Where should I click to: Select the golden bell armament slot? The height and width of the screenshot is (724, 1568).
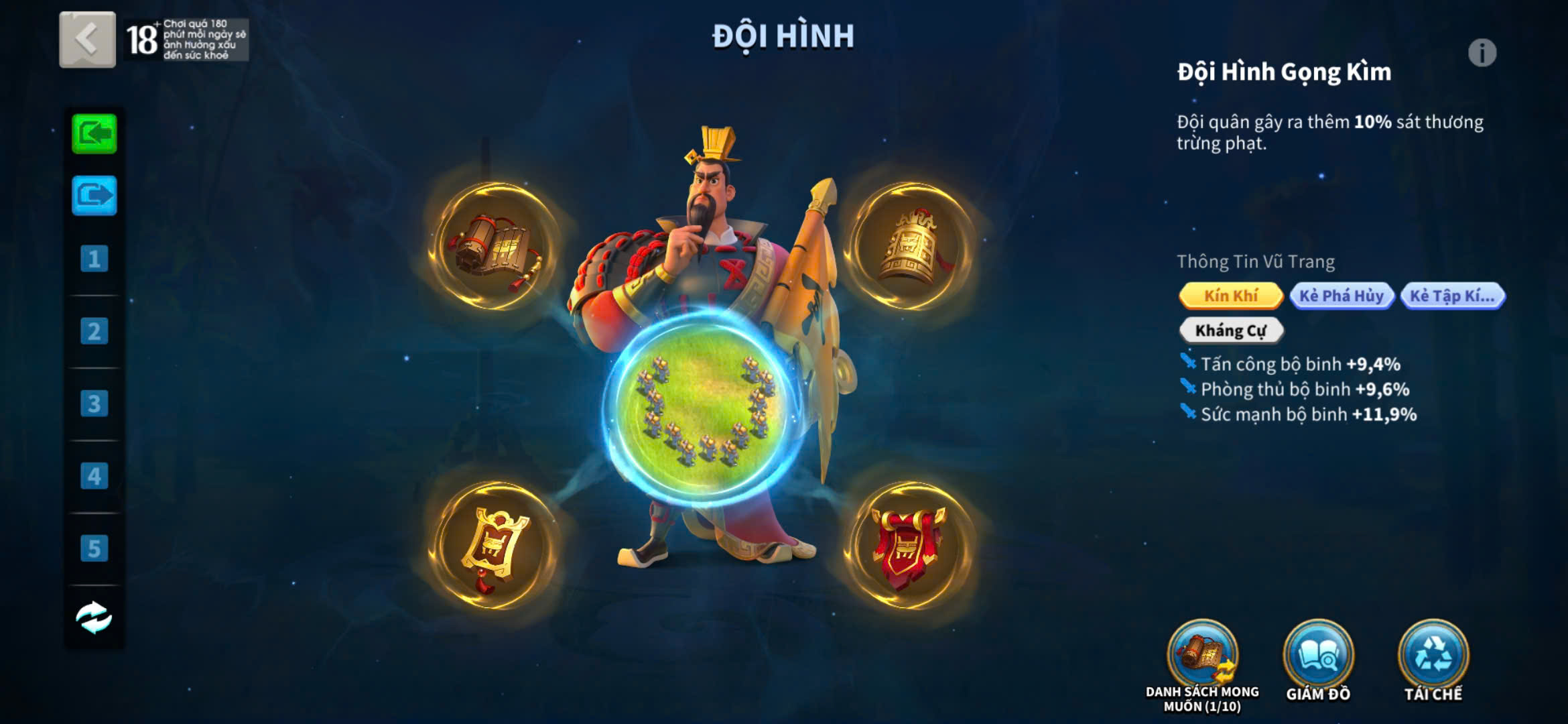point(910,247)
